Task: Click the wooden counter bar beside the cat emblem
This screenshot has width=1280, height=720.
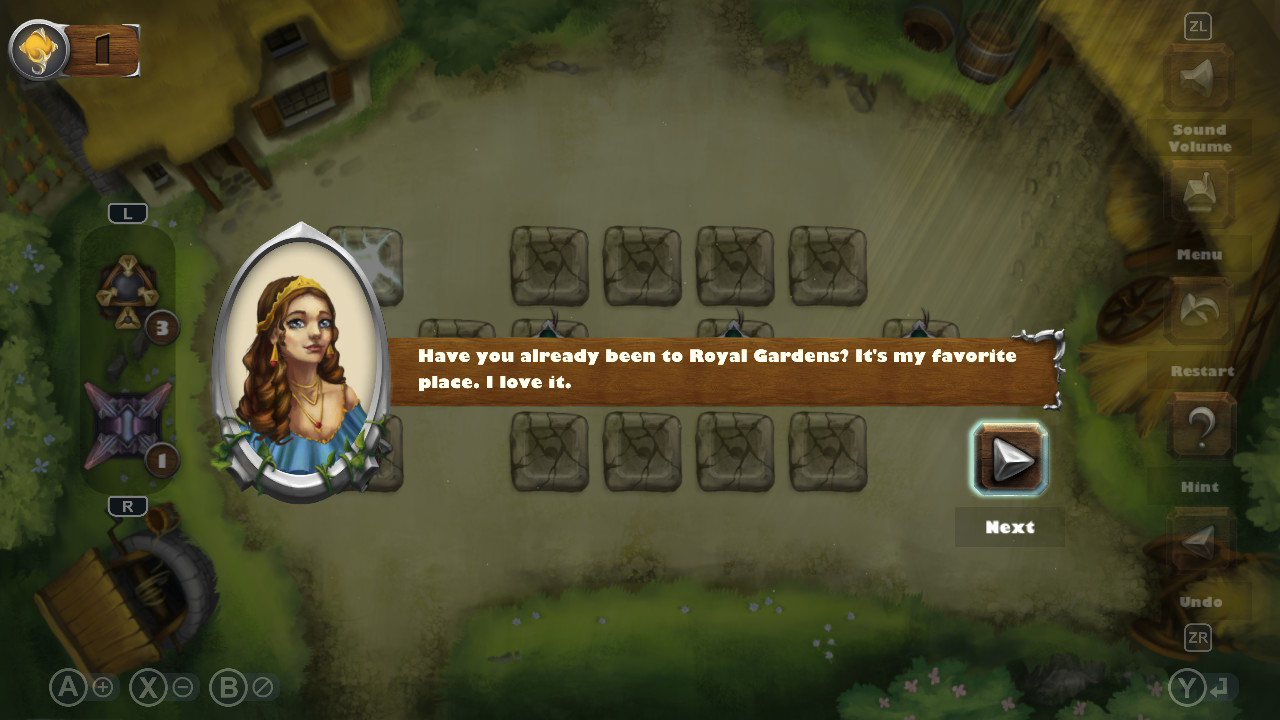Action: (x=105, y=48)
